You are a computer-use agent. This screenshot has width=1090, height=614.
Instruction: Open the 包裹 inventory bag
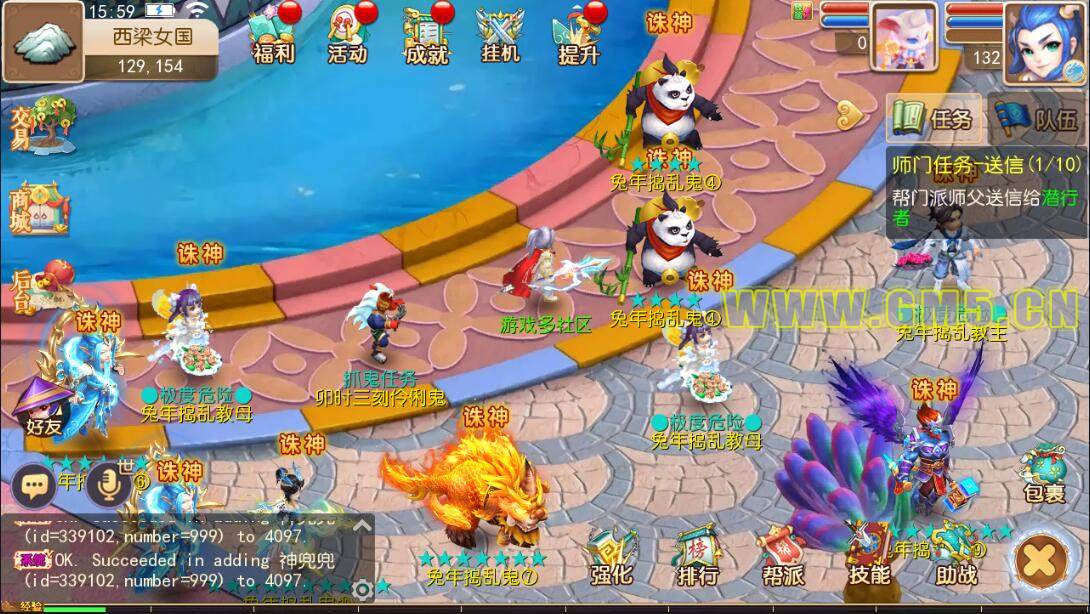coord(1043,474)
